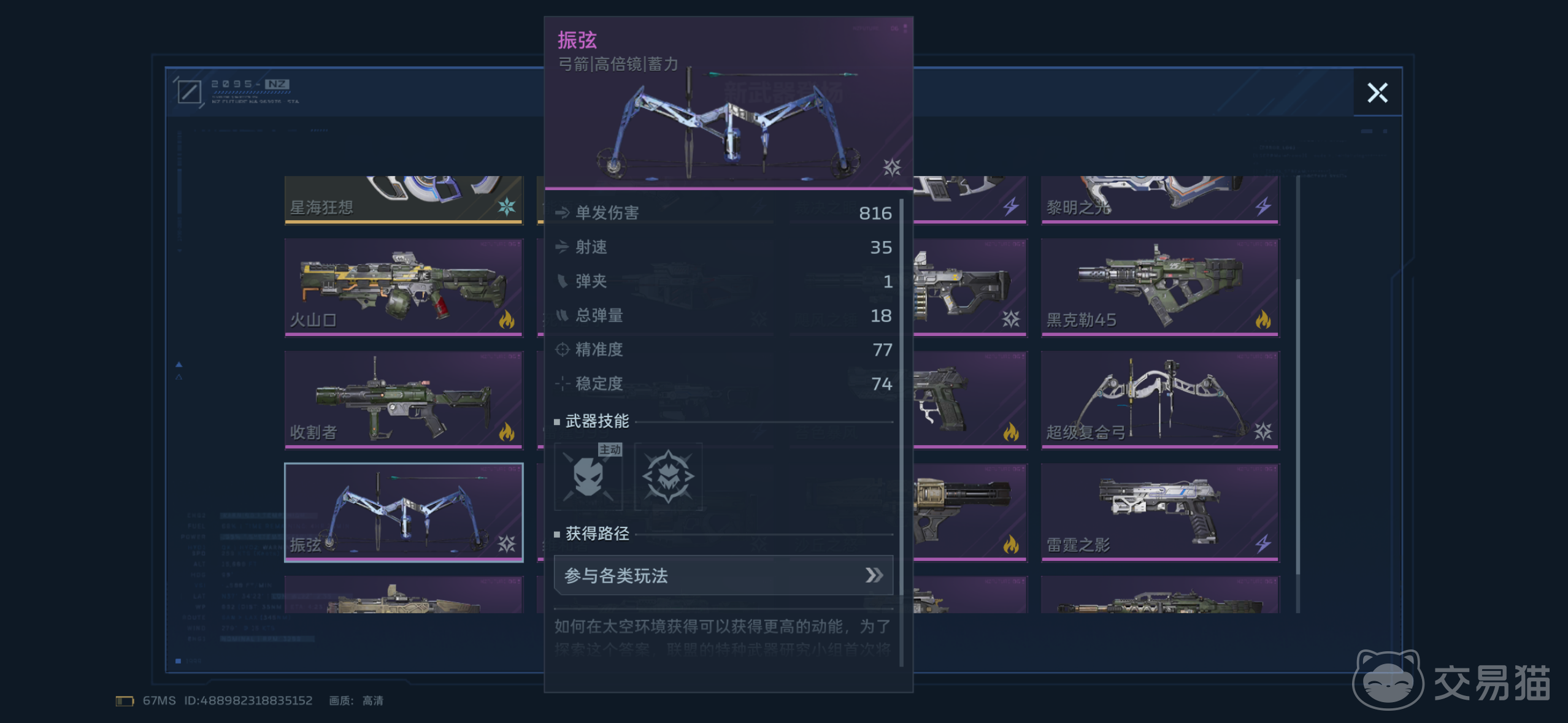Close the 振弦 weapon detail panel
The width and height of the screenshot is (1568, 723).
(1378, 93)
